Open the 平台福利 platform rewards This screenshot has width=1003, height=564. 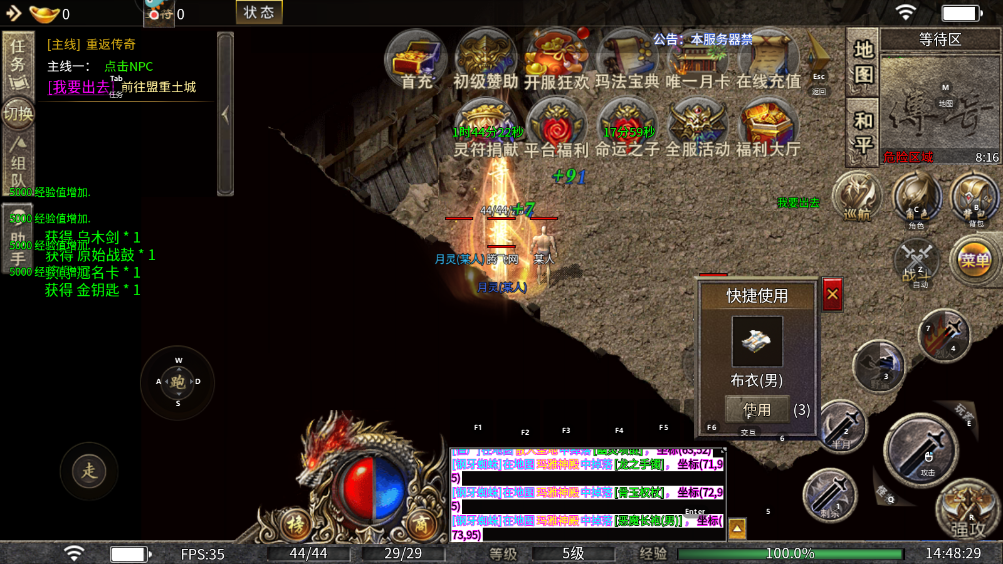(557, 129)
